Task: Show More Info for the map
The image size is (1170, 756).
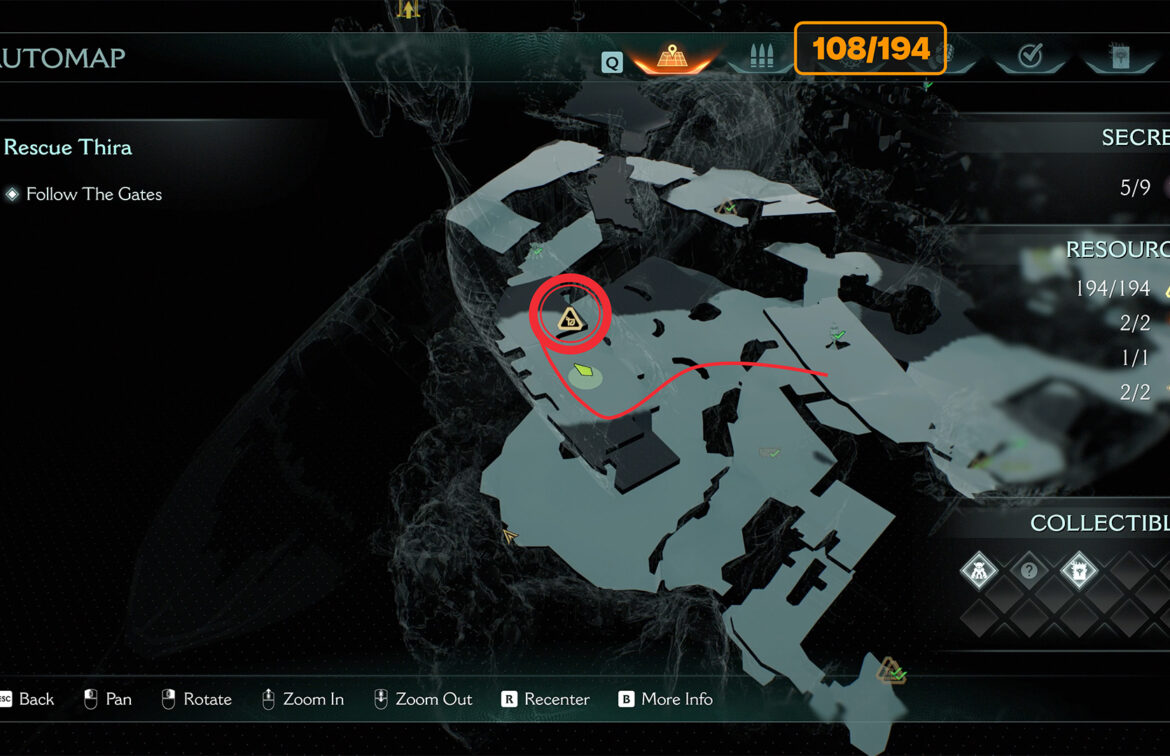Action: (666, 699)
